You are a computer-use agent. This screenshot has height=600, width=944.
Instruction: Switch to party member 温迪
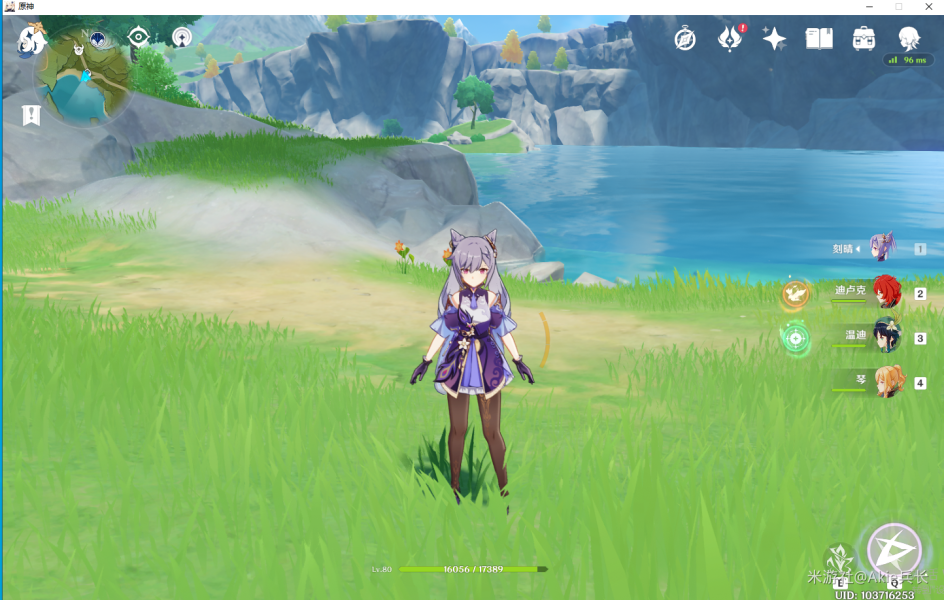[x=886, y=337]
